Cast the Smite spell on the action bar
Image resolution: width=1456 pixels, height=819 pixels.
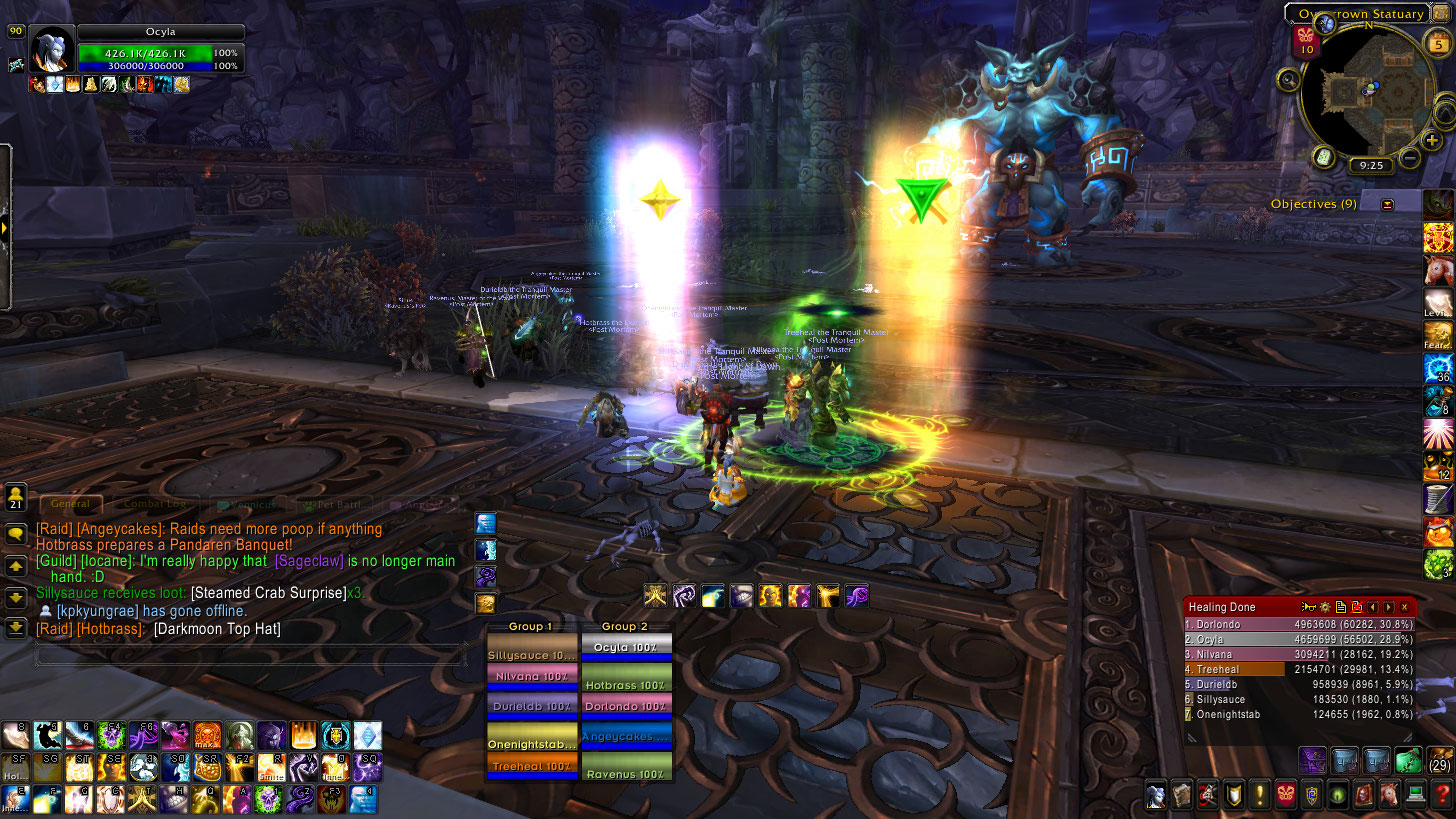273,767
